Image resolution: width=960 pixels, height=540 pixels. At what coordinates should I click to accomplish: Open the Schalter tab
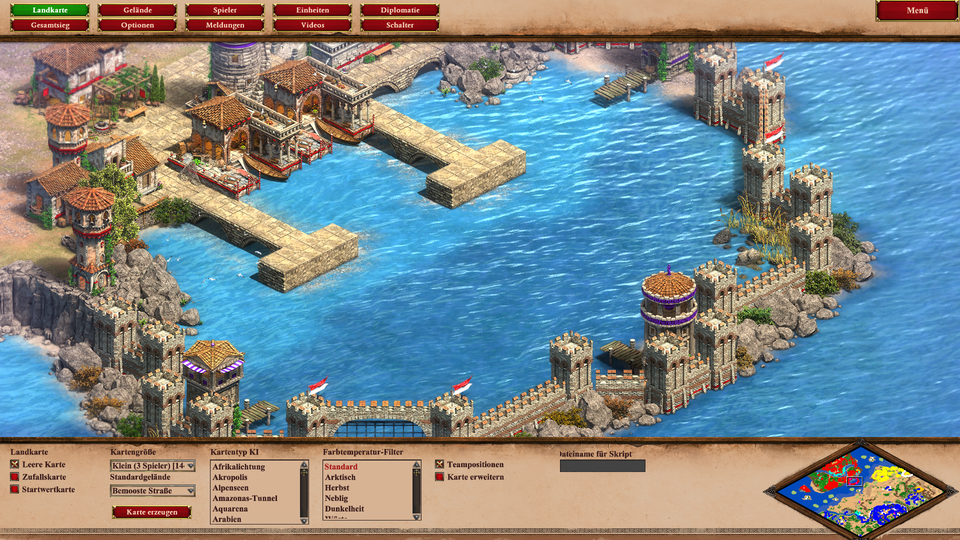click(x=400, y=25)
